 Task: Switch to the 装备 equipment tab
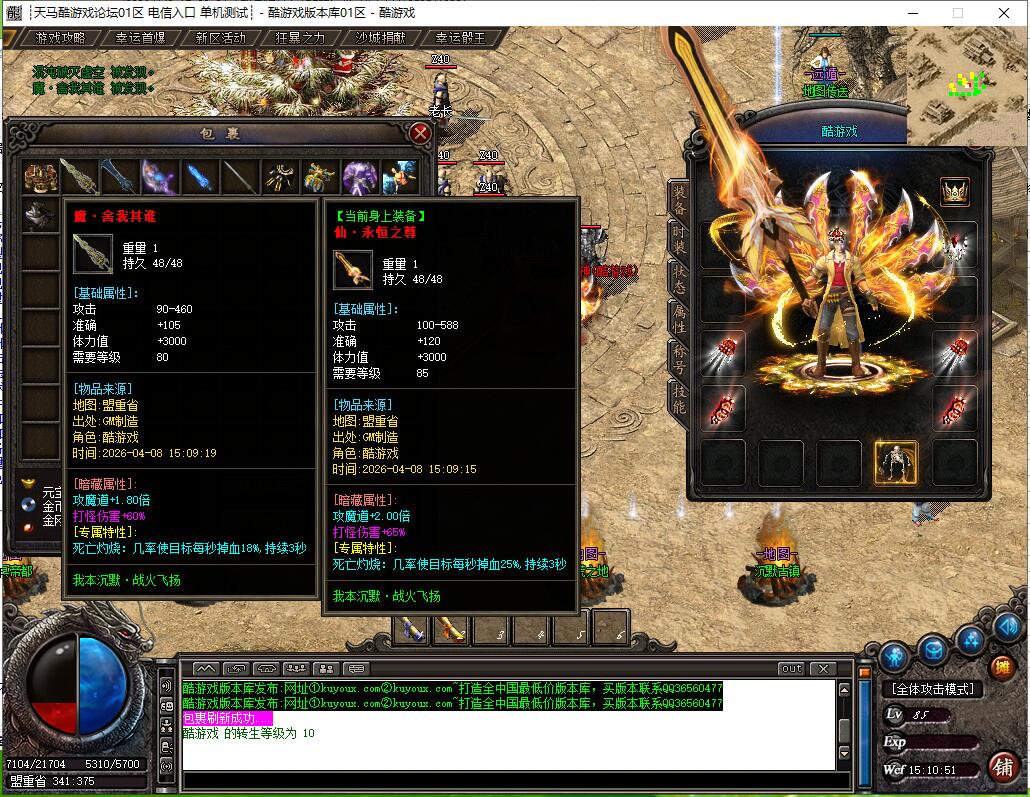pos(679,201)
